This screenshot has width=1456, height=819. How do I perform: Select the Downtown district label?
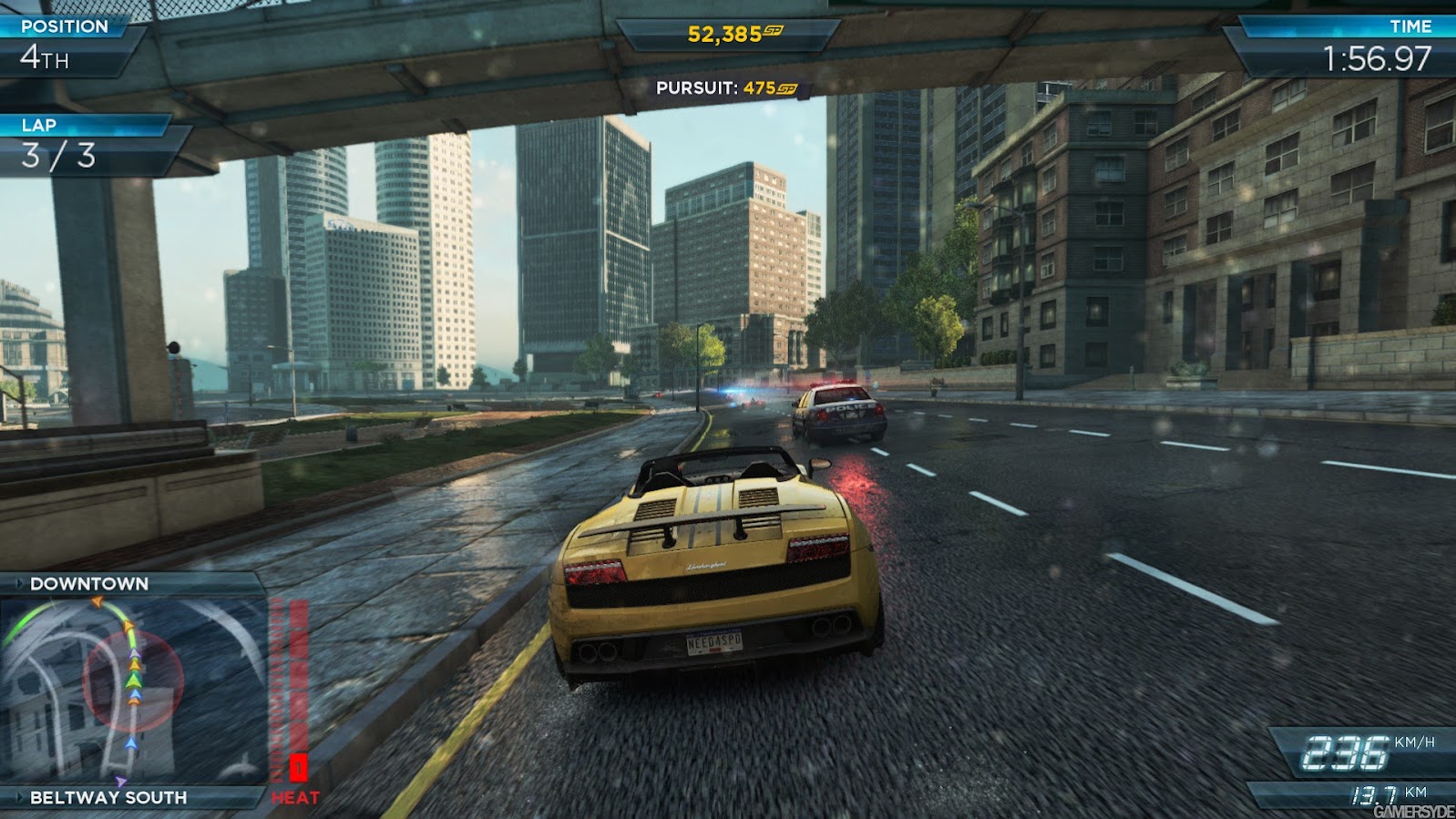pyautogui.click(x=89, y=584)
